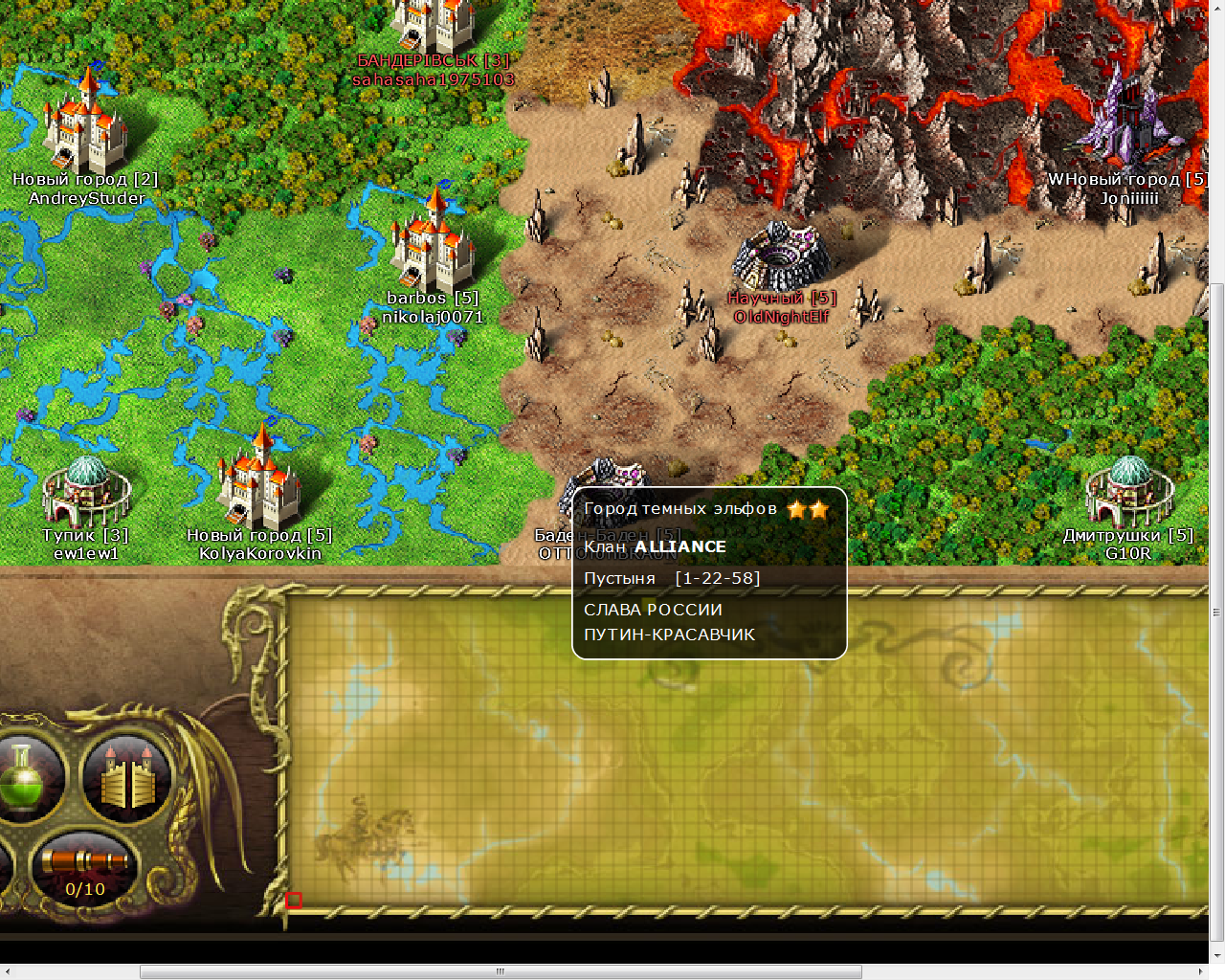Select the city barbos [5] of nikolaj0071

(x=433, y=244)
